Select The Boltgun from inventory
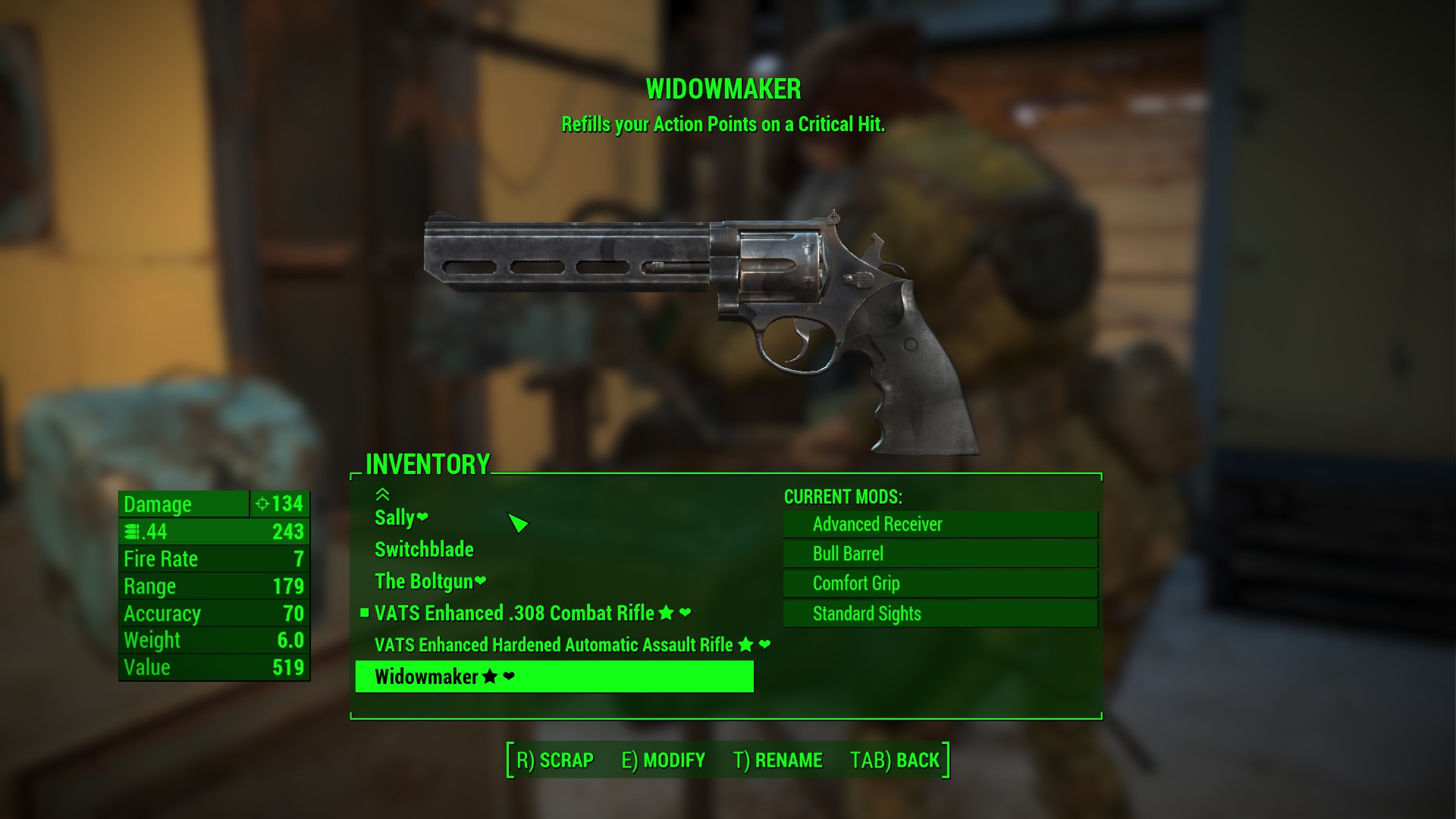The width and height of the screenshot is (1456, 819). [424, 582]
